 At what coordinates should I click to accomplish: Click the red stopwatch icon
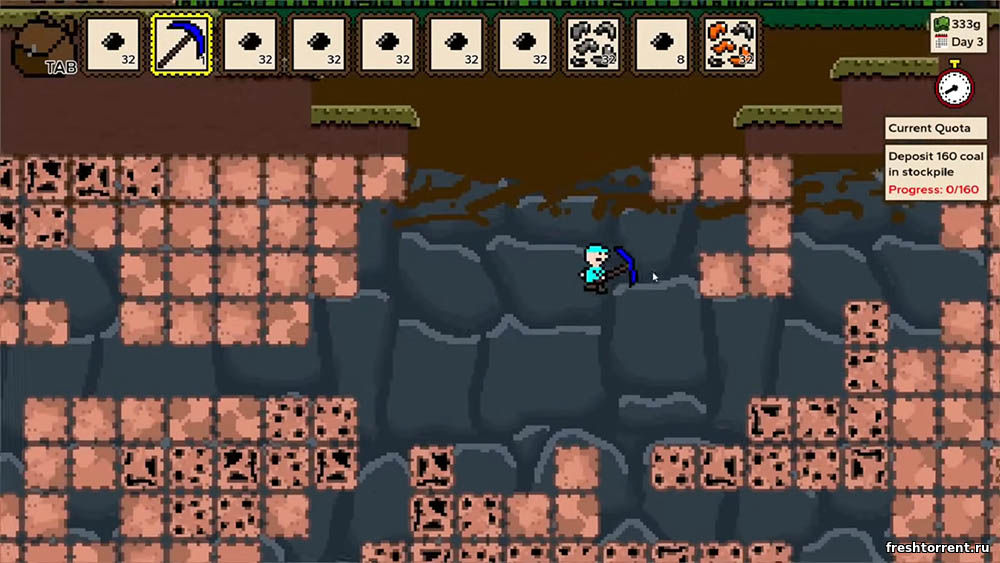[953, 86]
